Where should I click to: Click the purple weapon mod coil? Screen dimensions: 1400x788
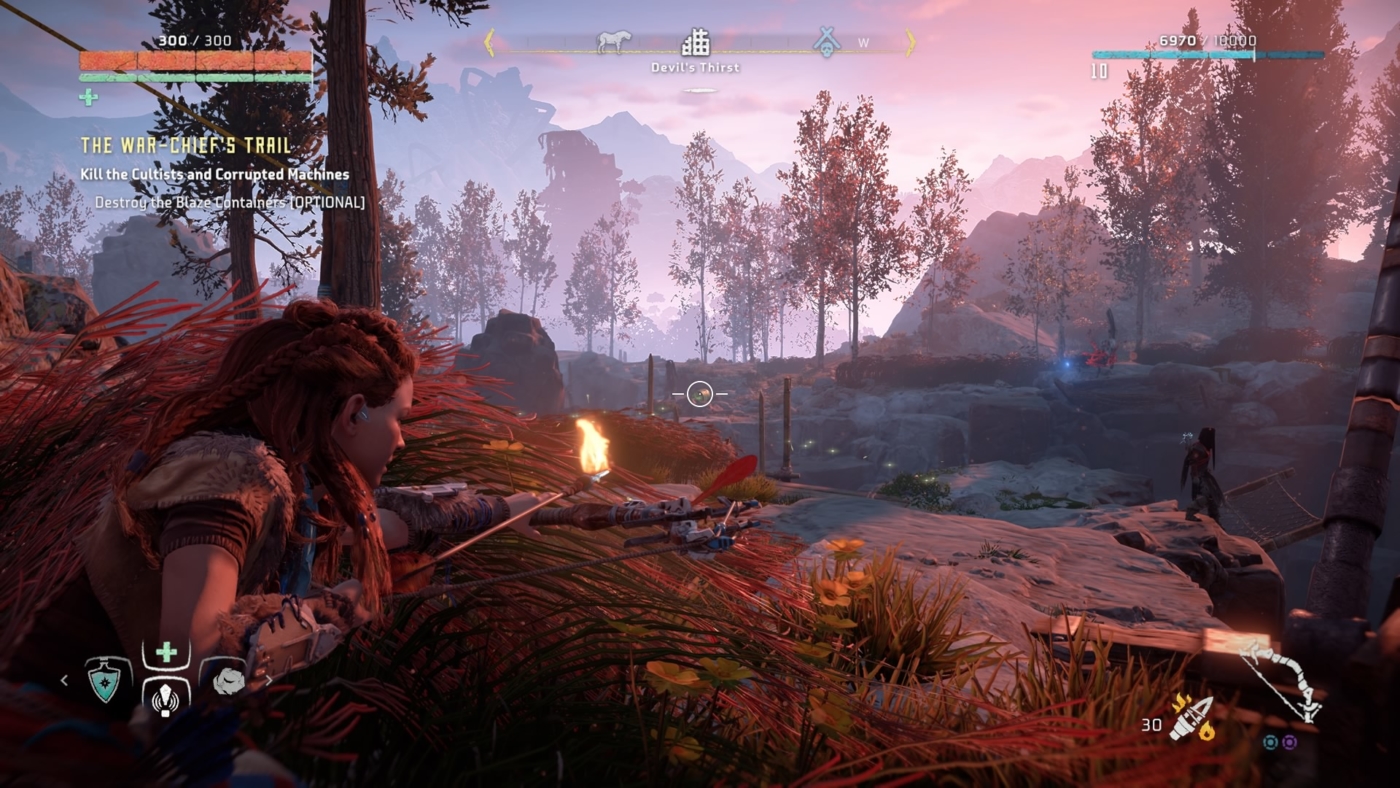(x=1288, y=743)
